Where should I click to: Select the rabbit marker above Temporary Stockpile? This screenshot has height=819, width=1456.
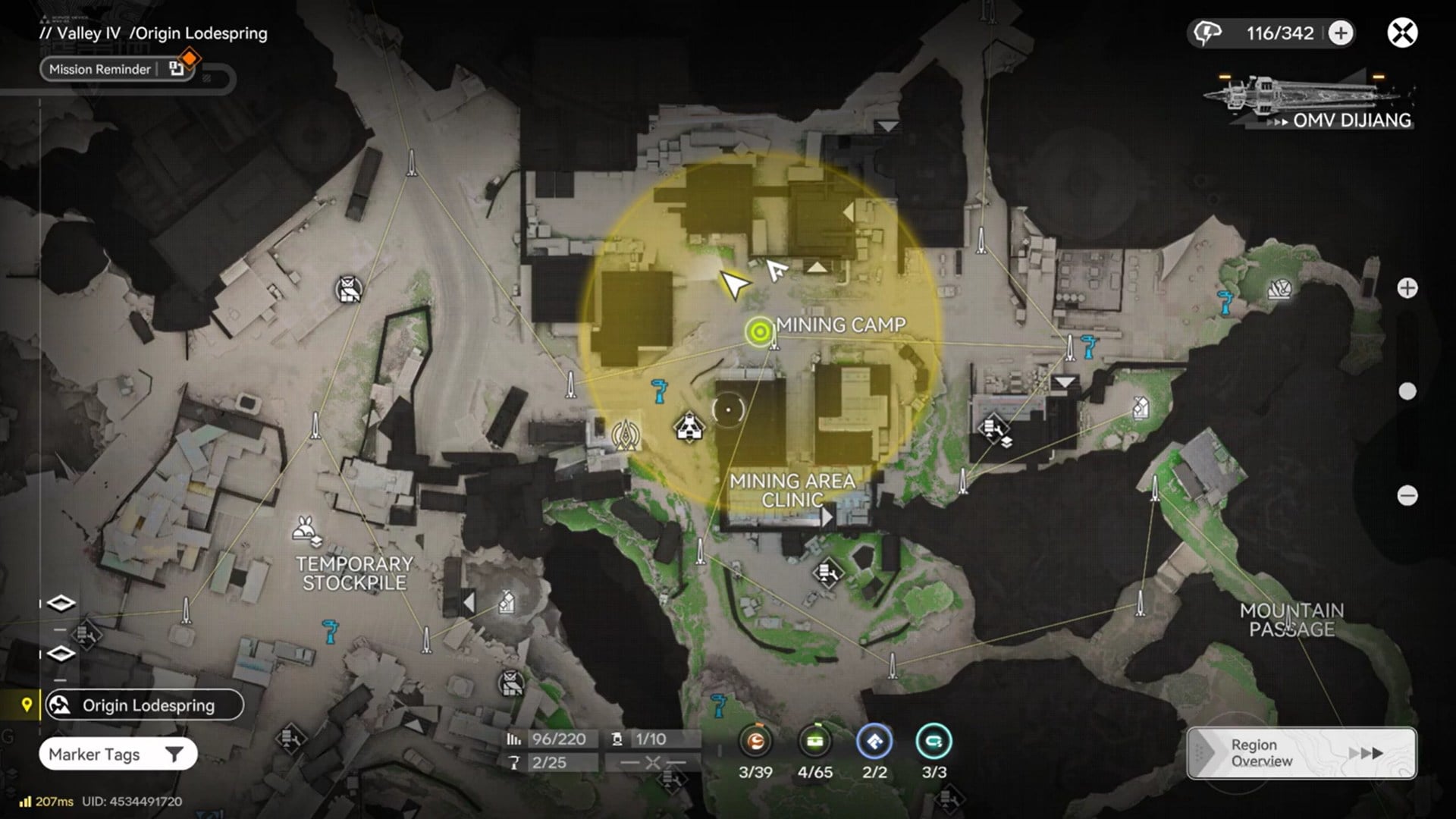(306, 529)
